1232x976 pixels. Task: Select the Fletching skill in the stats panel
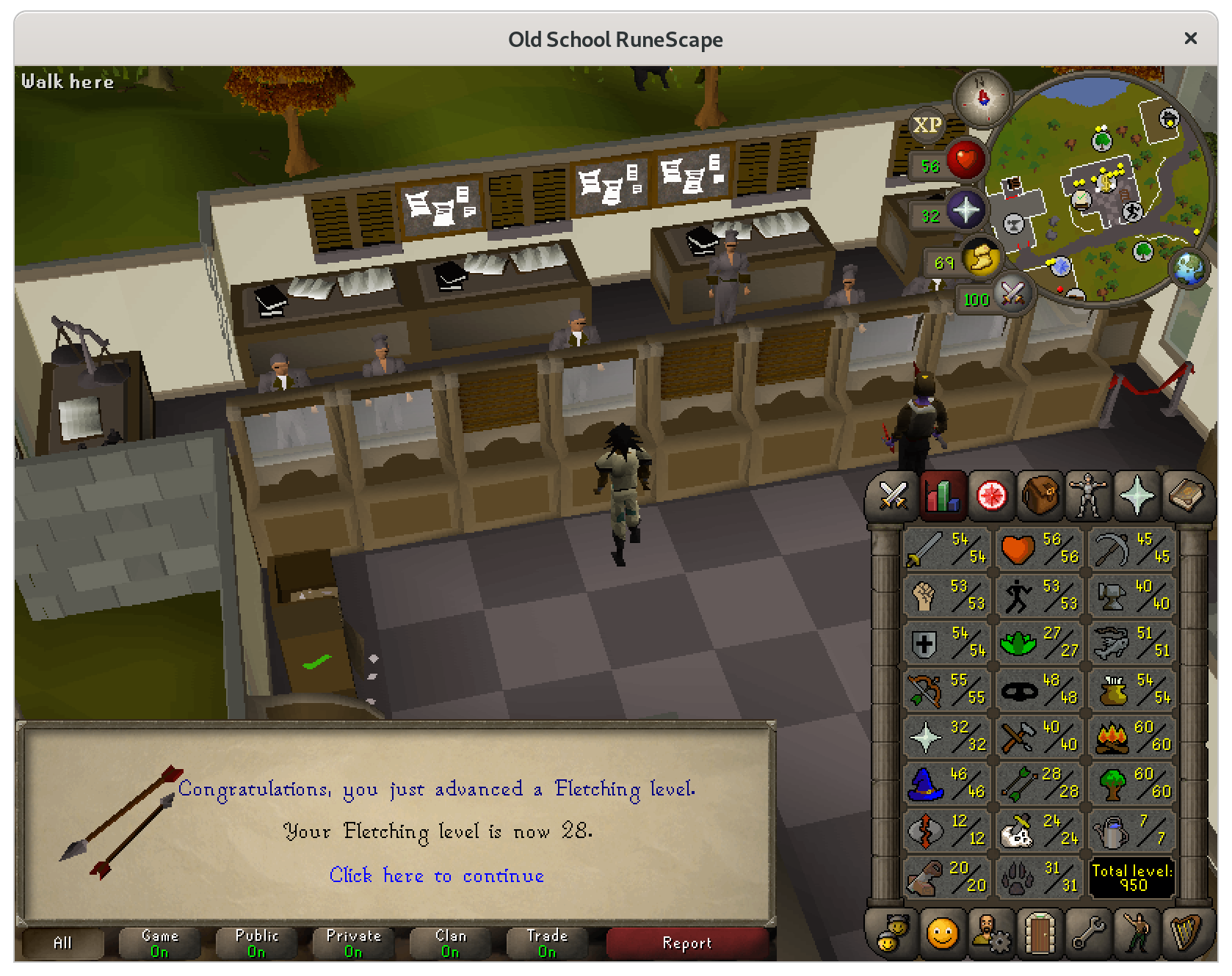coord(1039,783)
